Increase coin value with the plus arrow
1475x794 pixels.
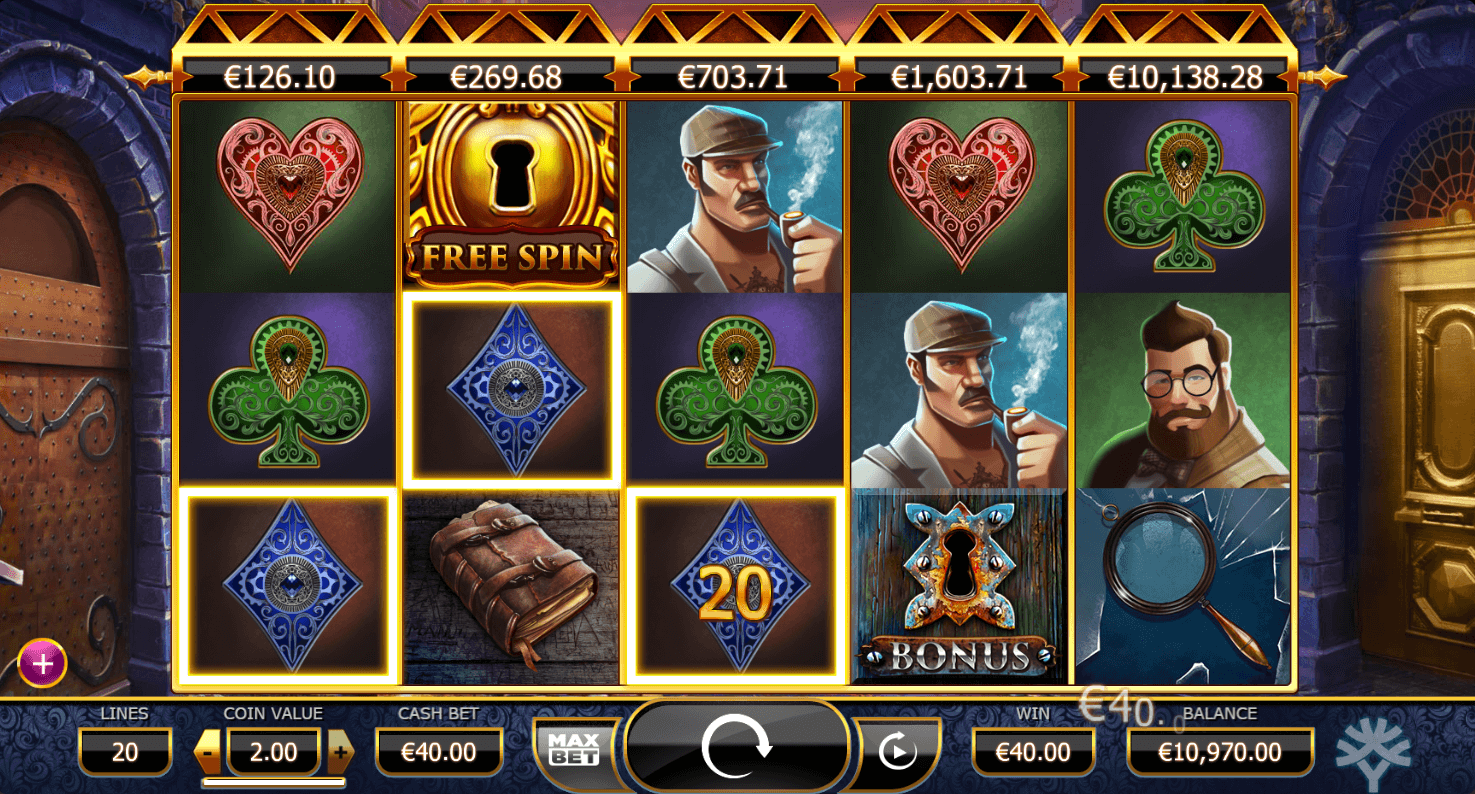pyautogui.click(x=340, y=750)
